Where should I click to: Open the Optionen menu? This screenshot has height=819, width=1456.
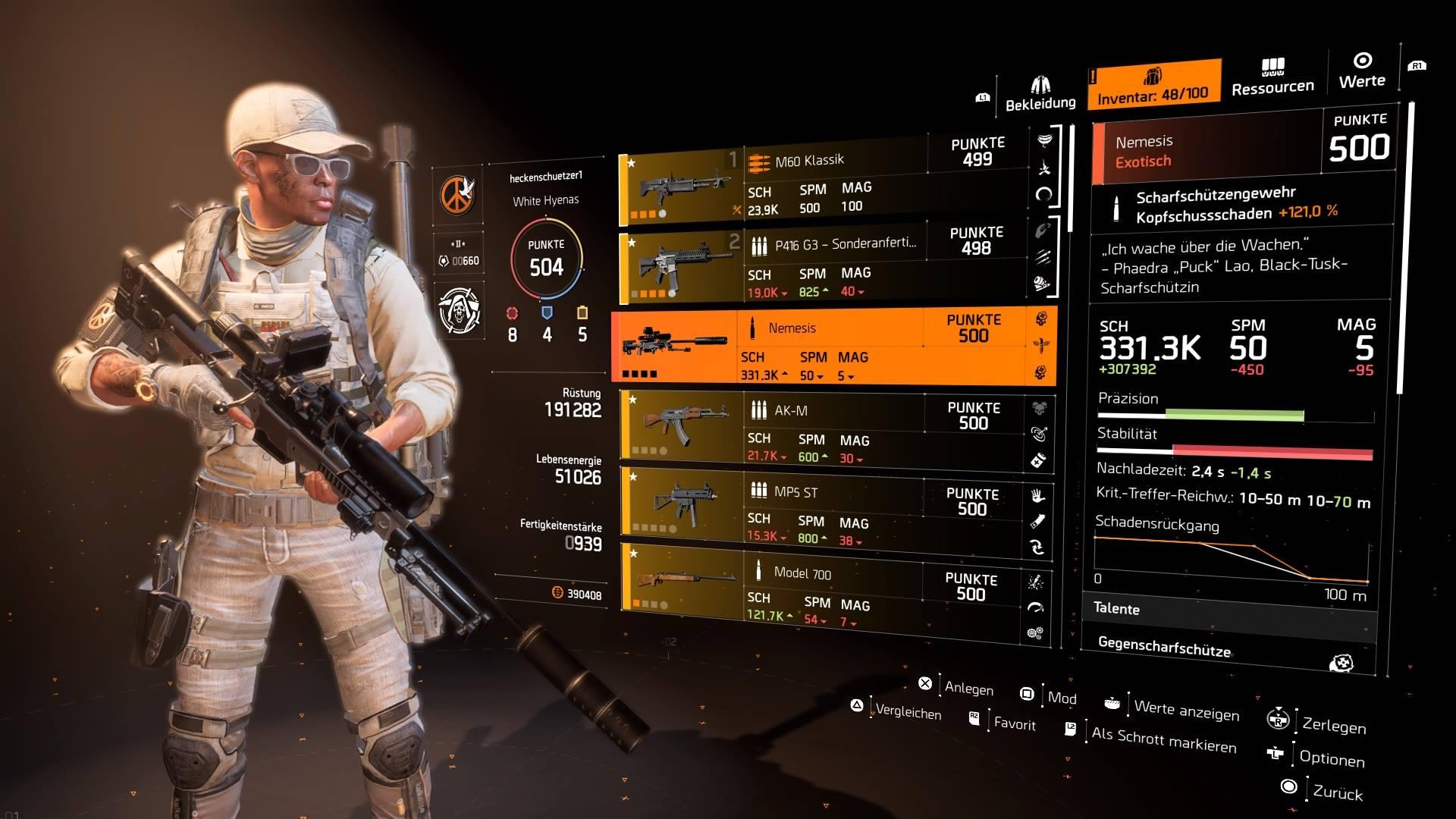pyautogui.click(x=1331, y=758)
